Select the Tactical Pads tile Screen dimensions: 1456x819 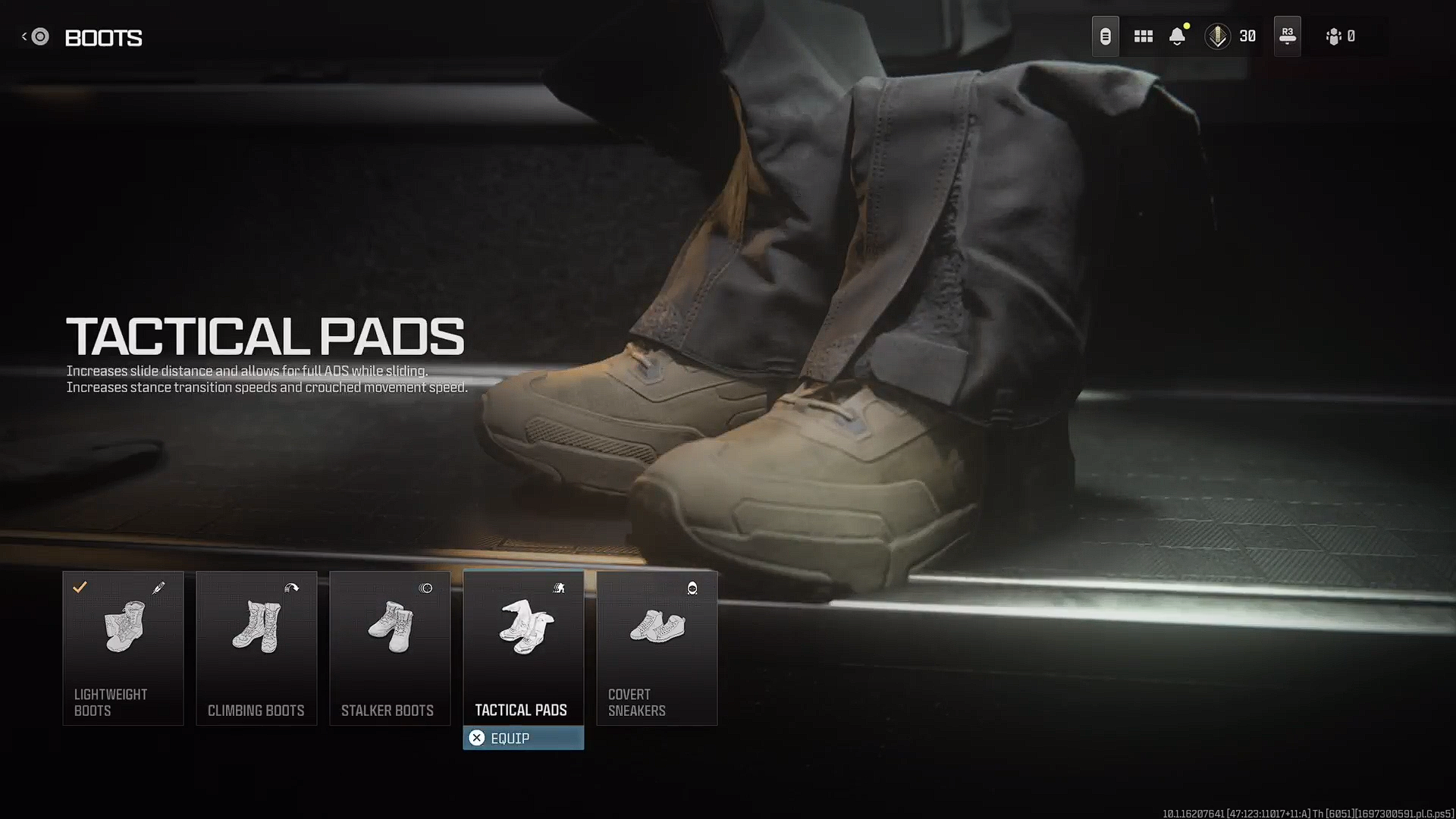tap(523, 648)
